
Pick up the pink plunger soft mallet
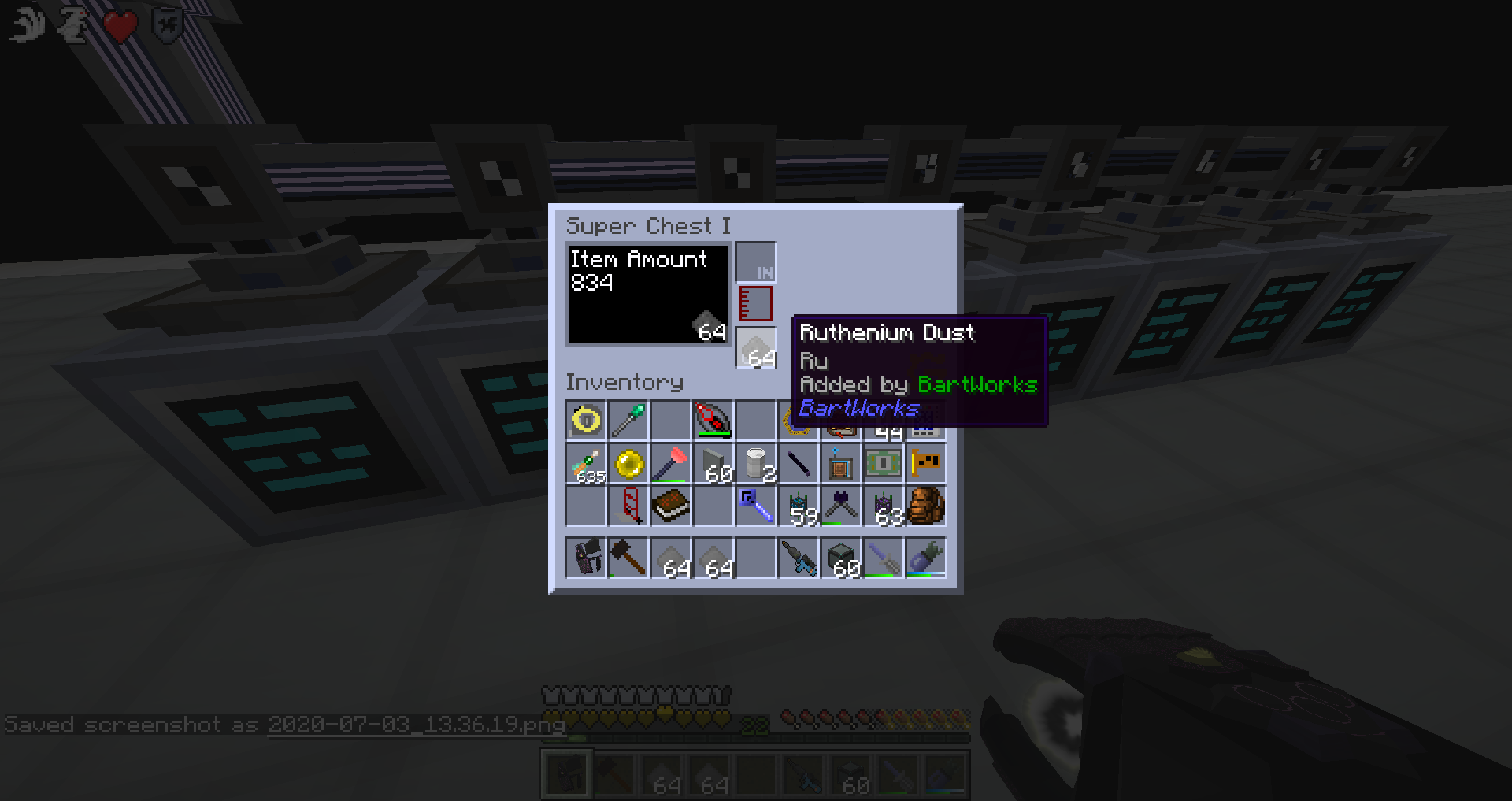[671, 463]
